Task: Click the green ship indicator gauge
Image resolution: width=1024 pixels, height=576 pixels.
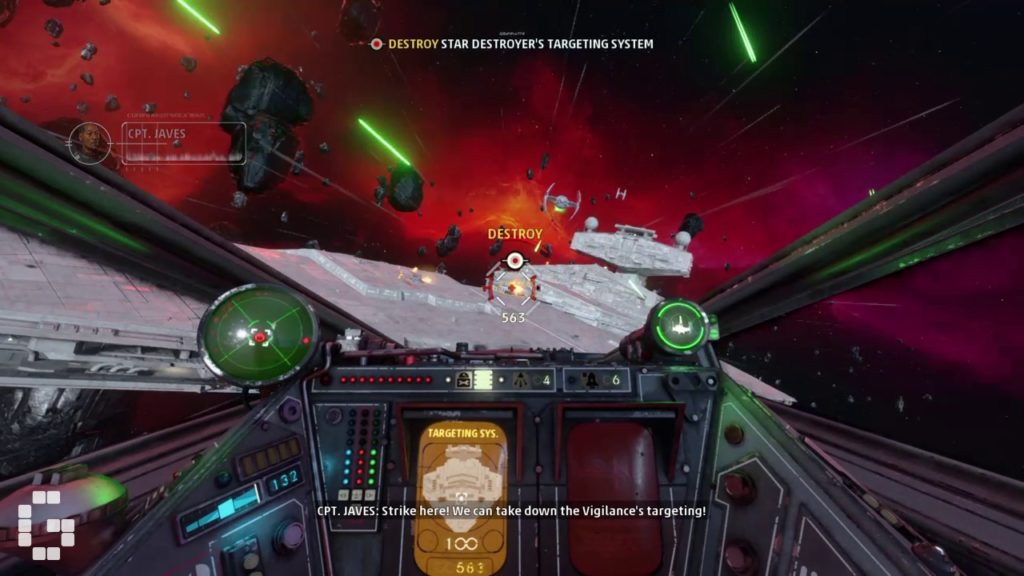Action: click(678, 325)
